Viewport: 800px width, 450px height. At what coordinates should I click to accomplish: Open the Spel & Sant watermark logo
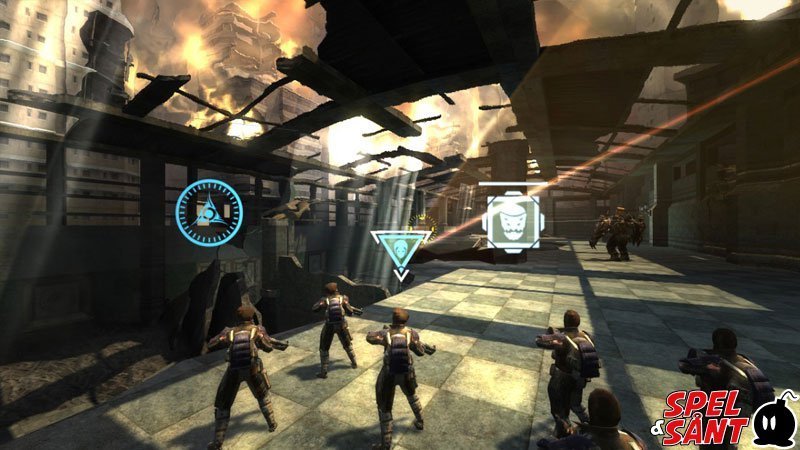click(x=729, y=414)
